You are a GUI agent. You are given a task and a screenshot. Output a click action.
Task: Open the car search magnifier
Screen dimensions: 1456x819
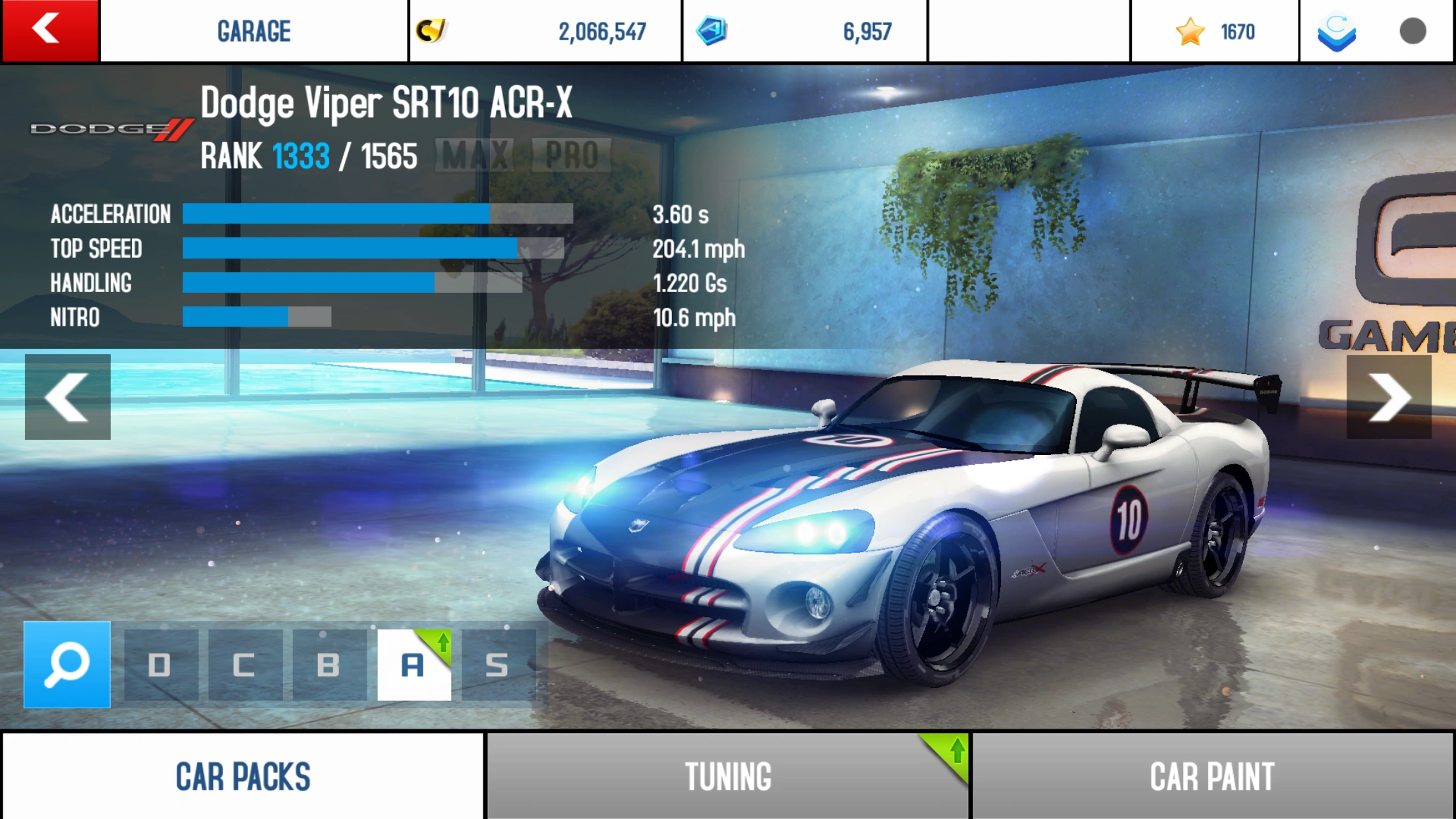pyautogui.click(x=67, y=665)
